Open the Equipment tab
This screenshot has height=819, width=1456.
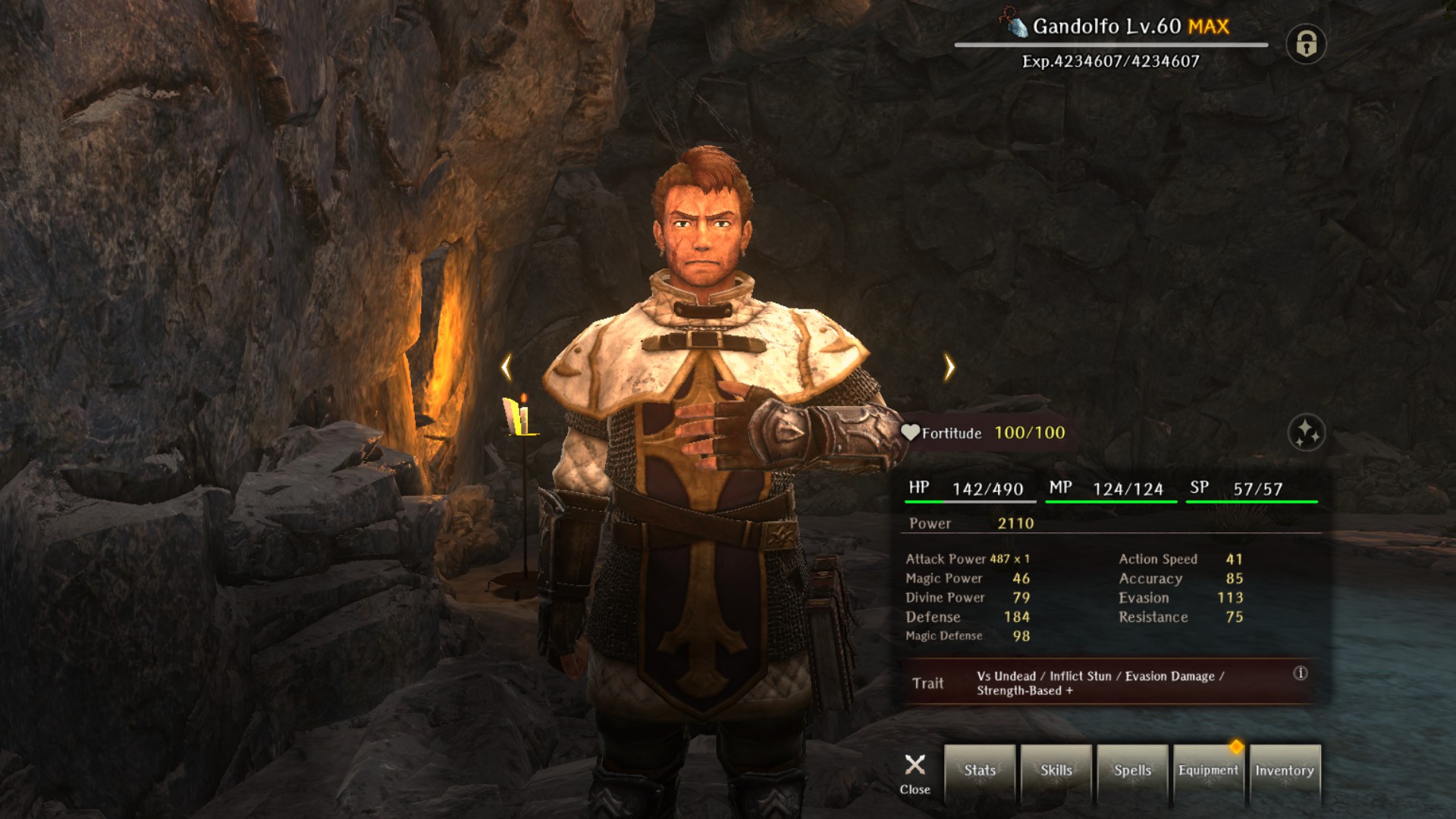pos(1208,771)
